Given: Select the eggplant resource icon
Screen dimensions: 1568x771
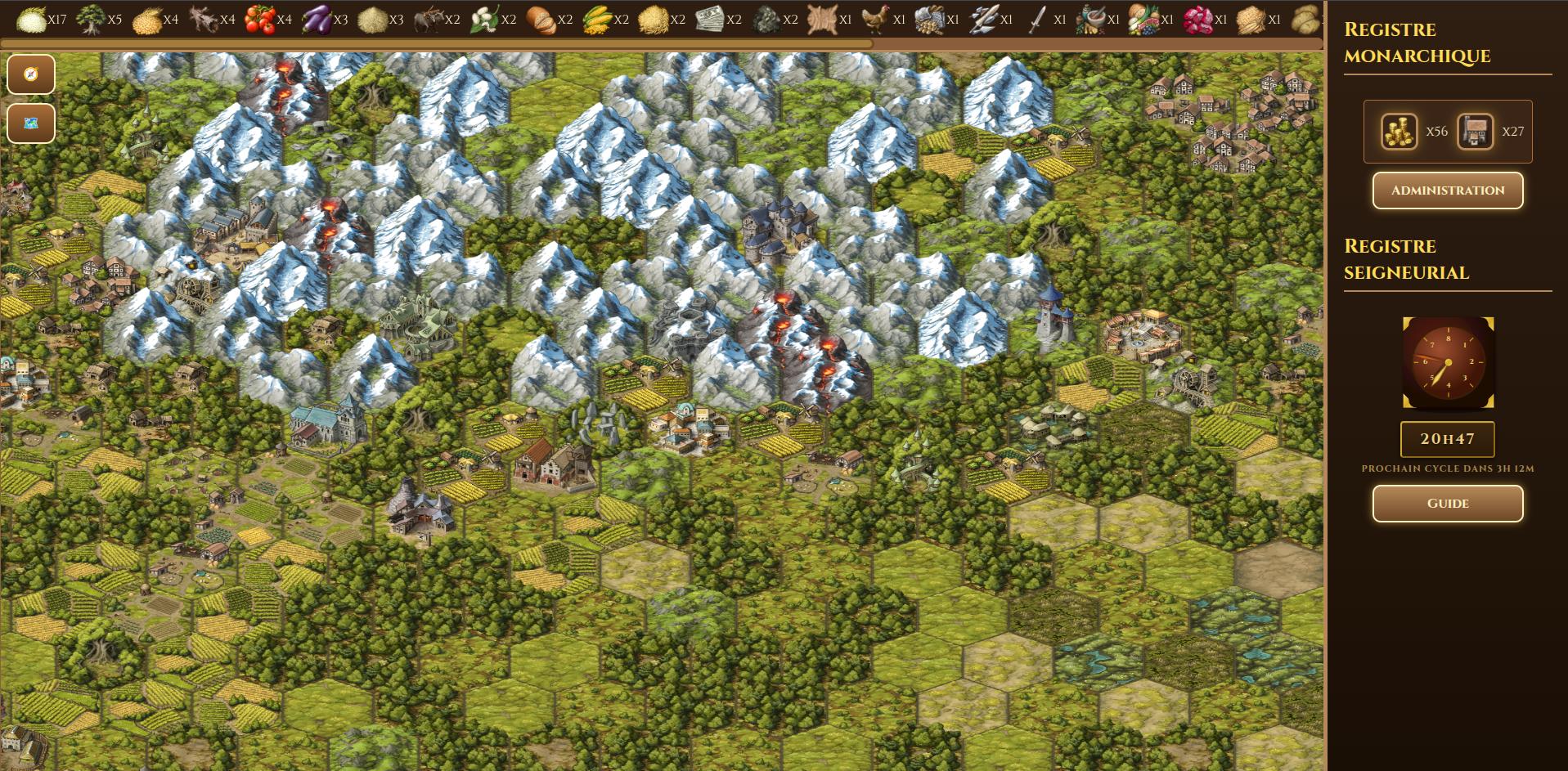Looking at the screenshot, I should tap(316, 19).
